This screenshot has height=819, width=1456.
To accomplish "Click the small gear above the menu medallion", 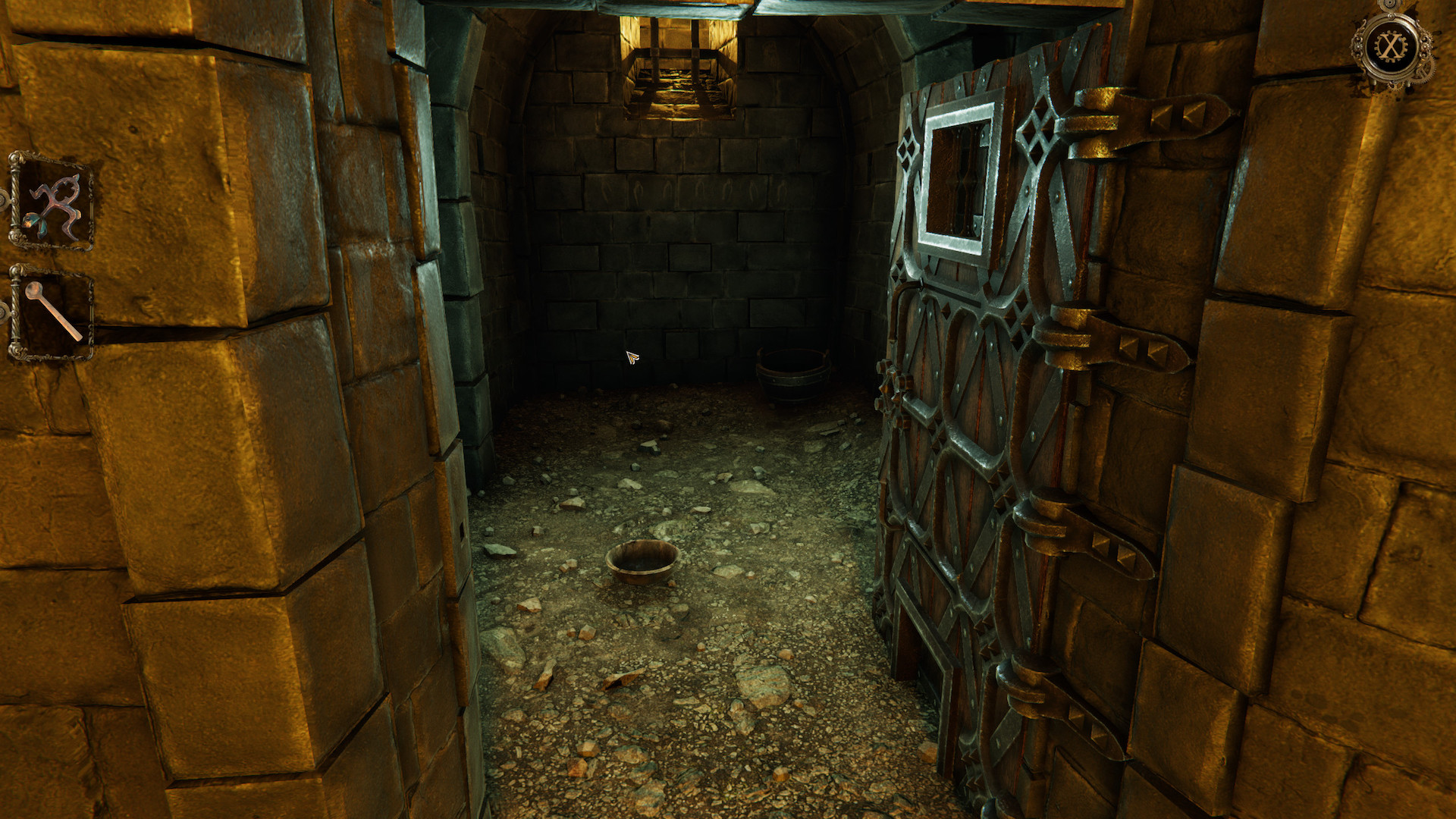I will (1391, 5).
